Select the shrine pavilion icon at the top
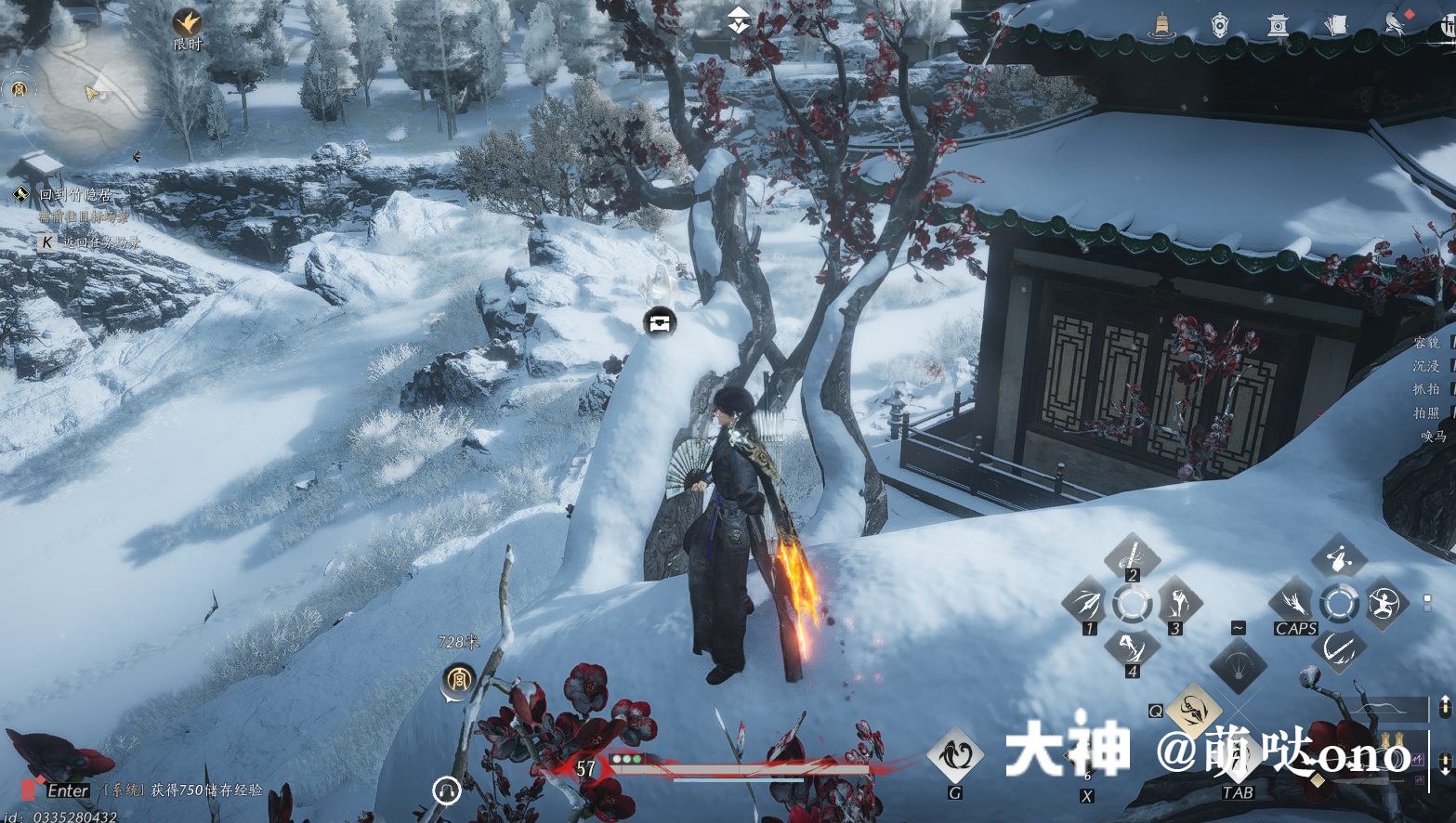This screenshot has height=823, width=1456. point(1278,24)
